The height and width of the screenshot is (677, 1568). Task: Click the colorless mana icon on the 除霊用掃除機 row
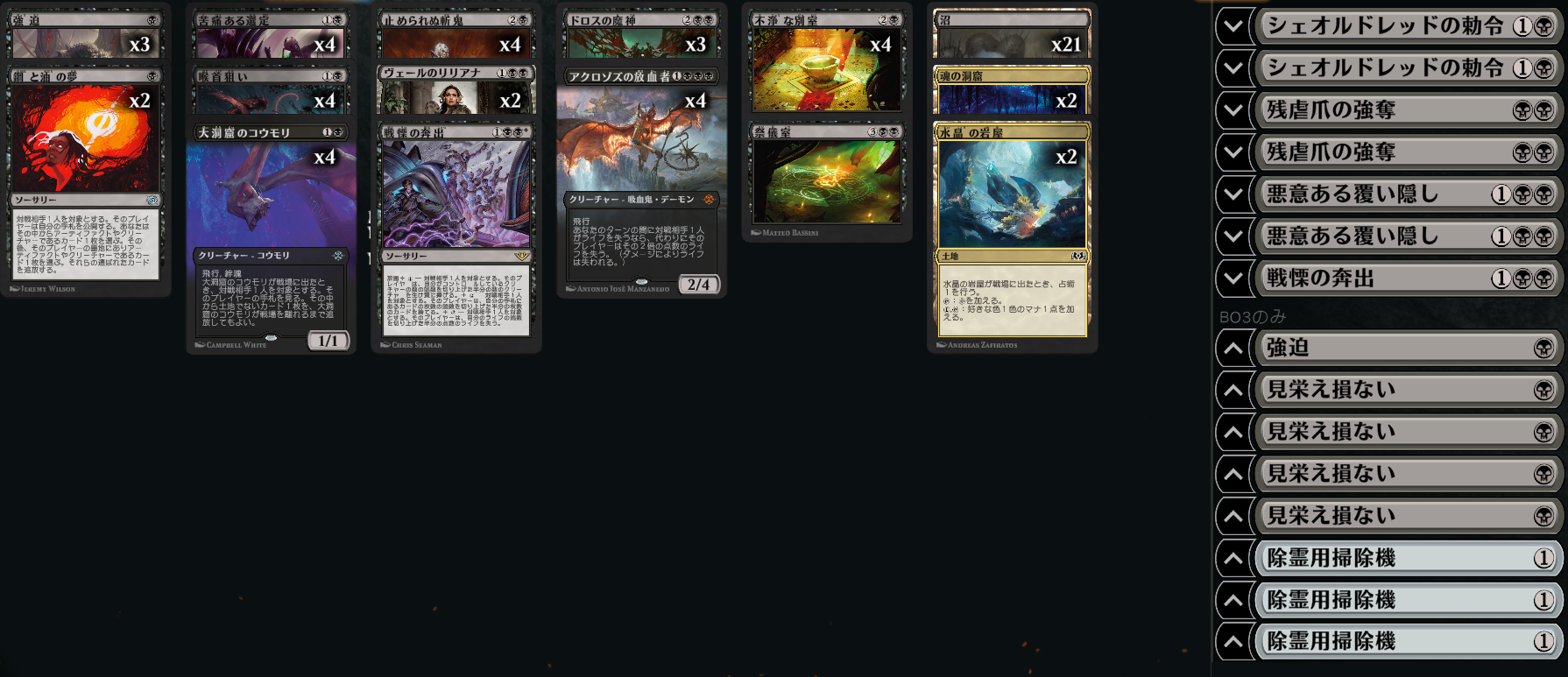click(1544, 558)
